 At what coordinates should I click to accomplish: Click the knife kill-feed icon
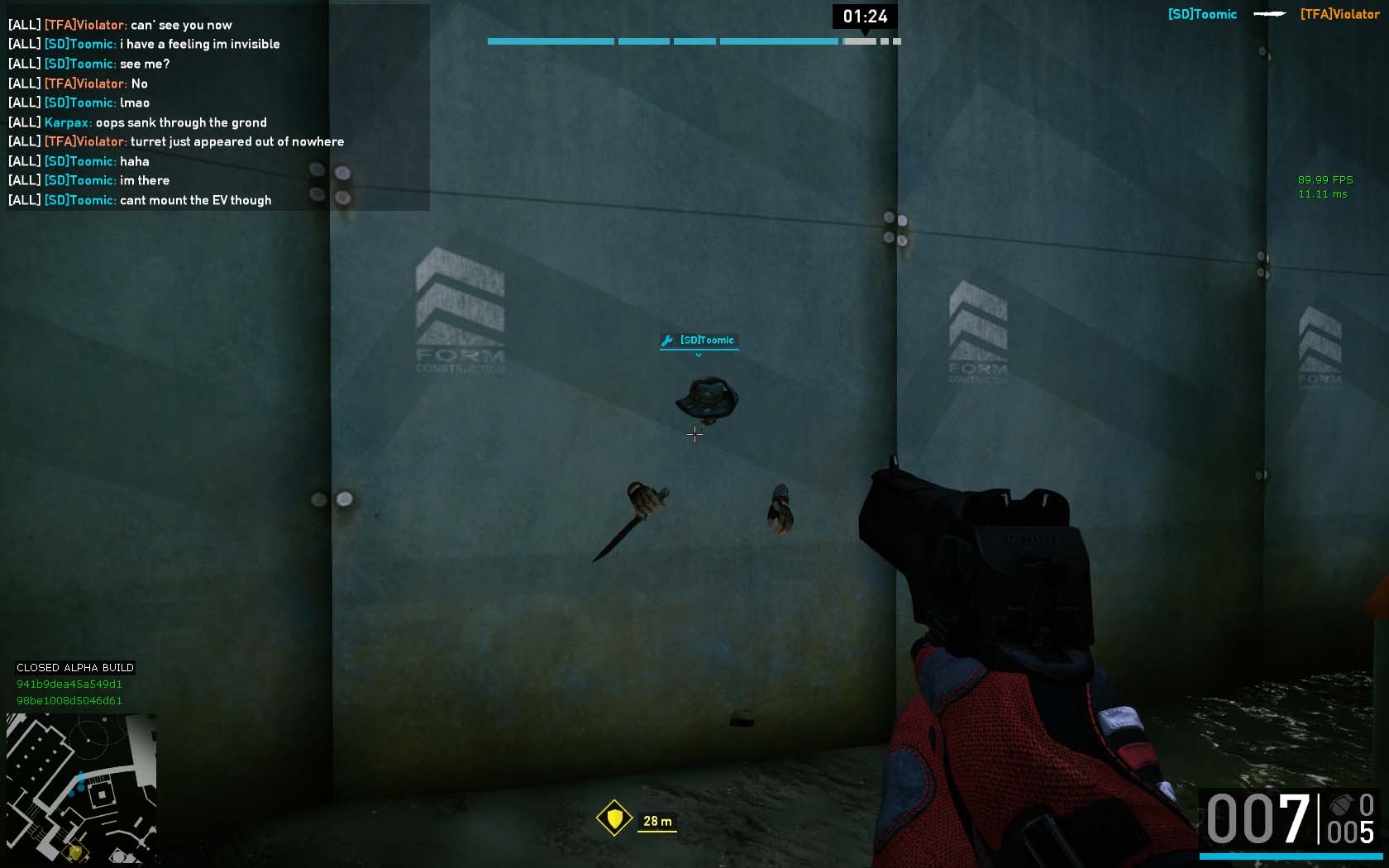[x=1269, y=14]
